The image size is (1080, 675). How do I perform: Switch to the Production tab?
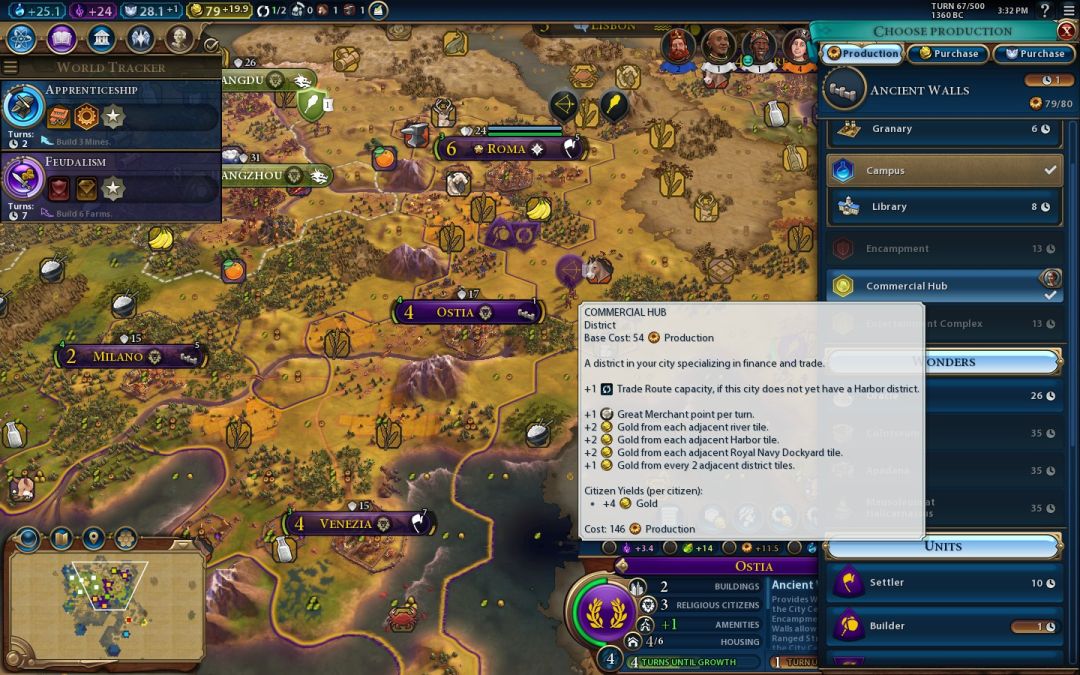(861, 54)
